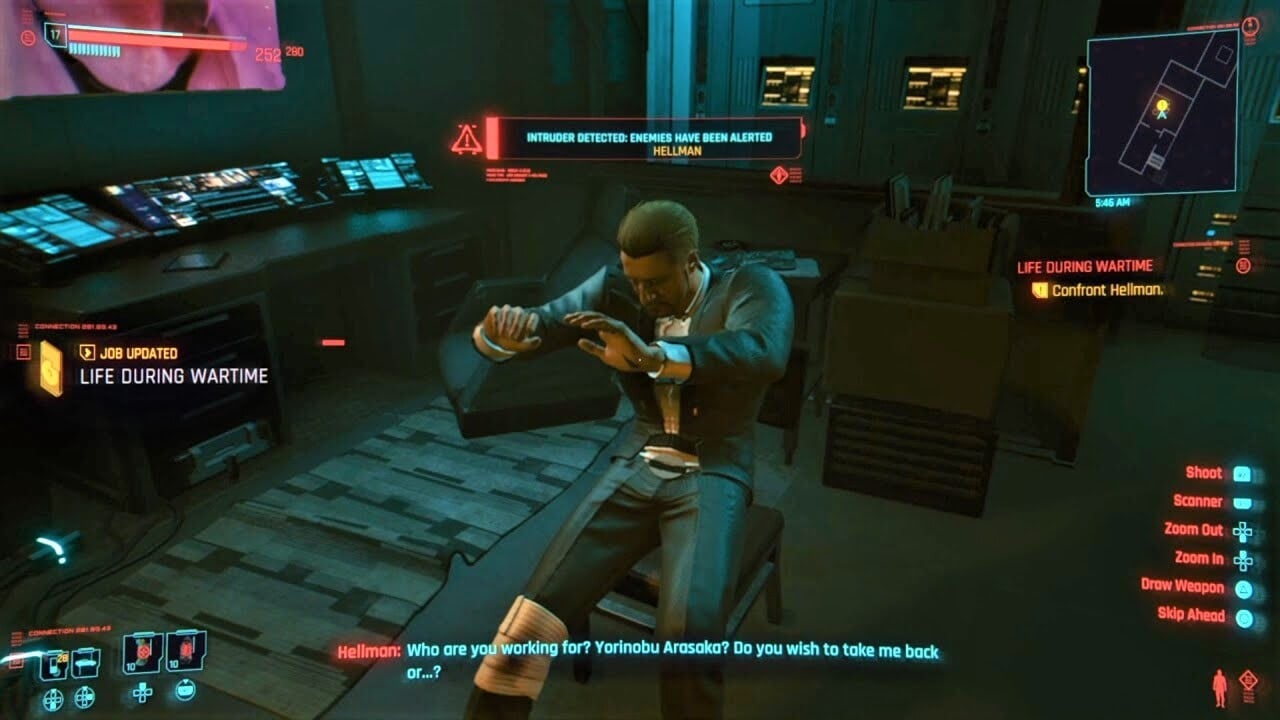Toggle camera zoom with the Zoom In d-pad icon

click(1242, 557)
